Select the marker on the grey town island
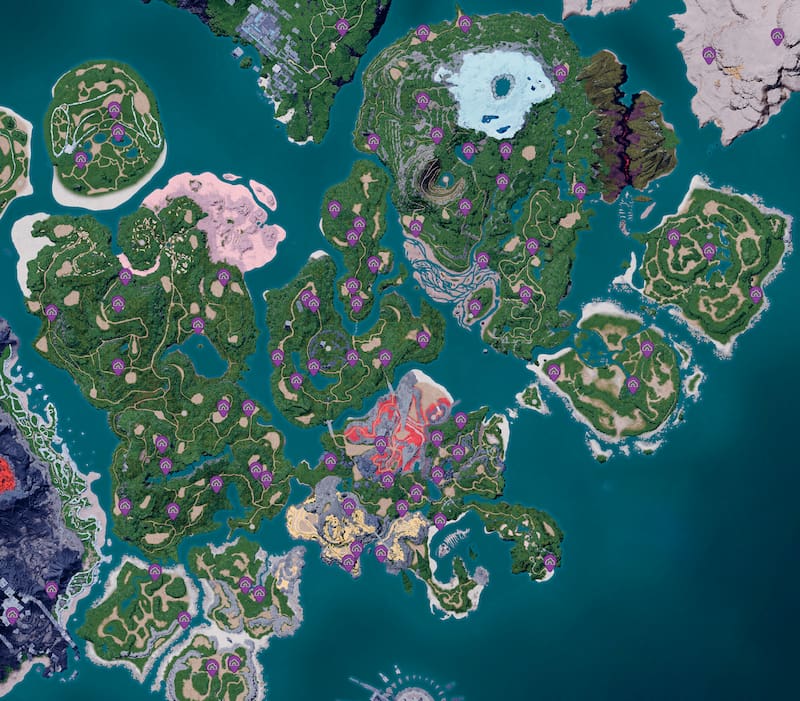Viewport: 800px width, 701px height. pos(342,26)
